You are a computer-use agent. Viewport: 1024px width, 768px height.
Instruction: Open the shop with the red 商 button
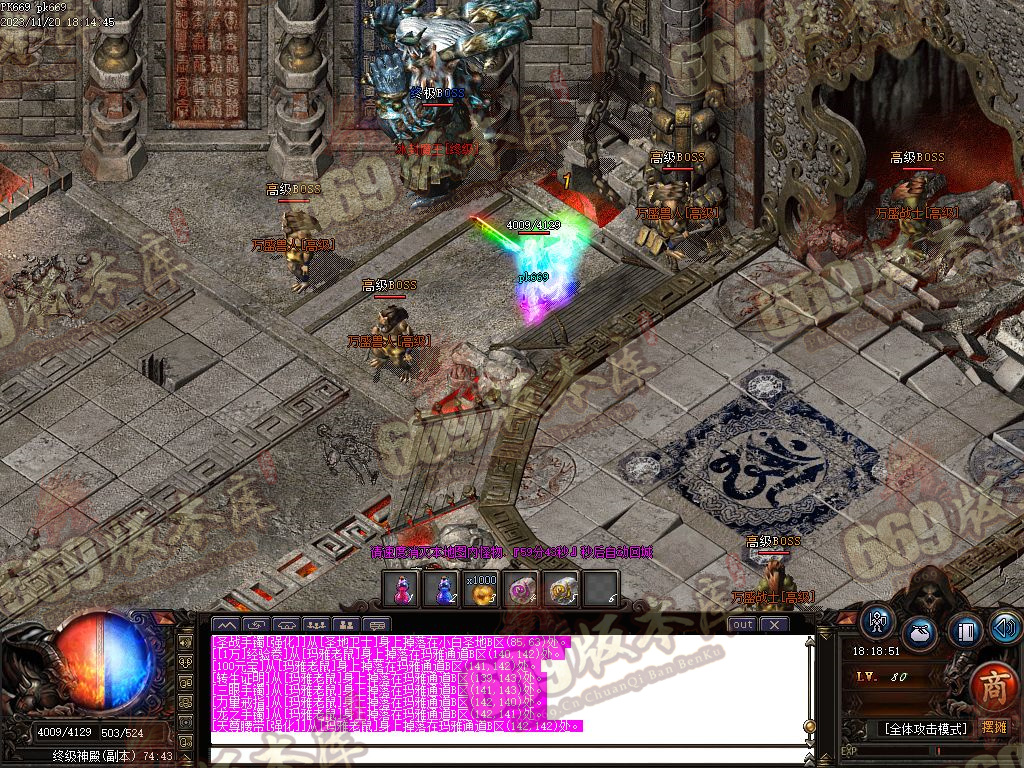point(990,687)
